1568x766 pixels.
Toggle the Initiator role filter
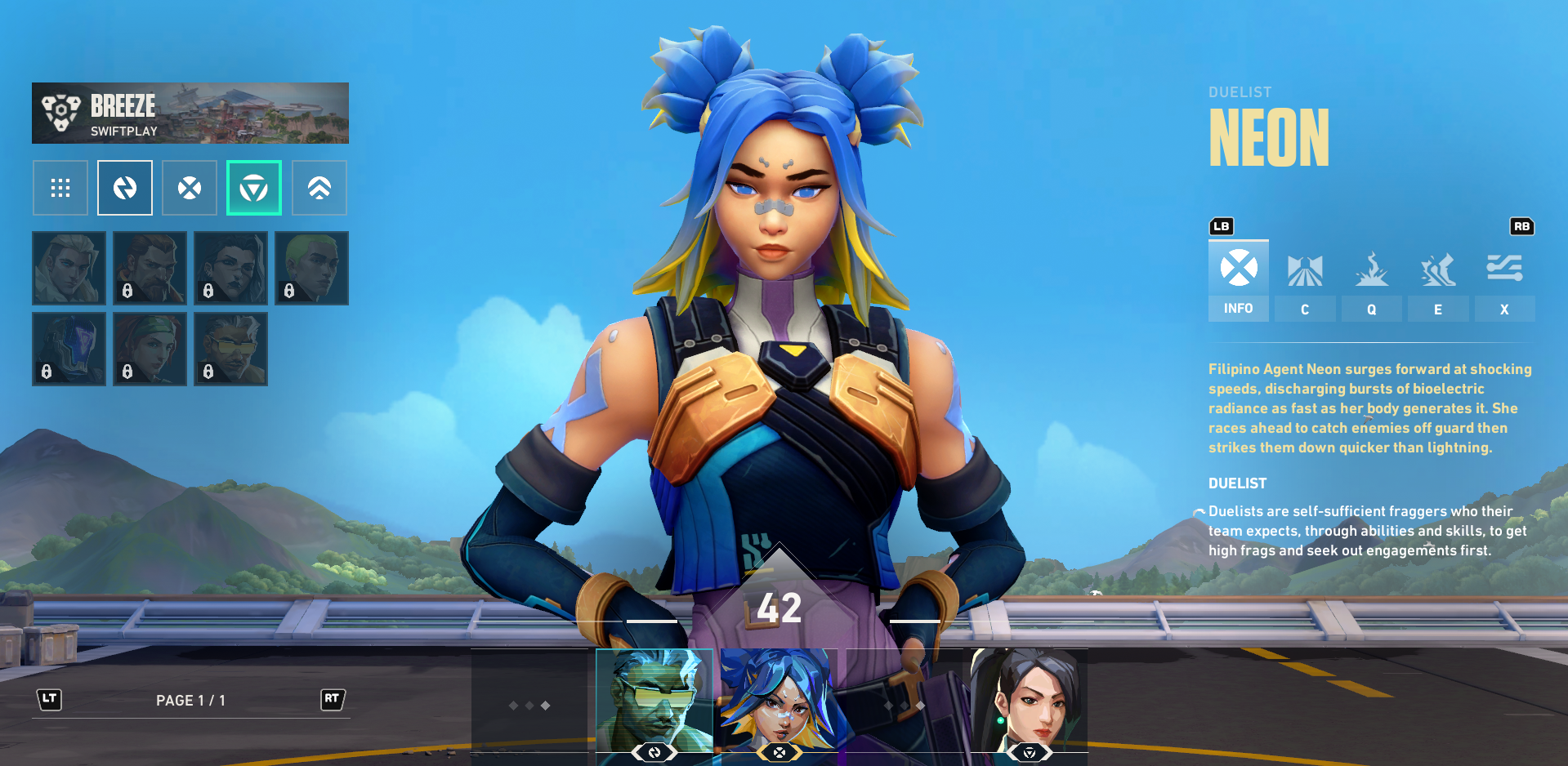pyautogui.click(x=319, y=188)
